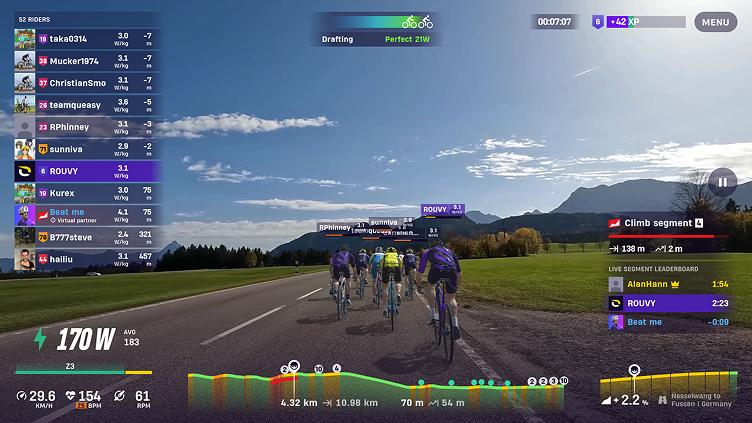Select rider Mucker1974 in the rider list
Screen dimensions: 752x423
click(85, 60)
